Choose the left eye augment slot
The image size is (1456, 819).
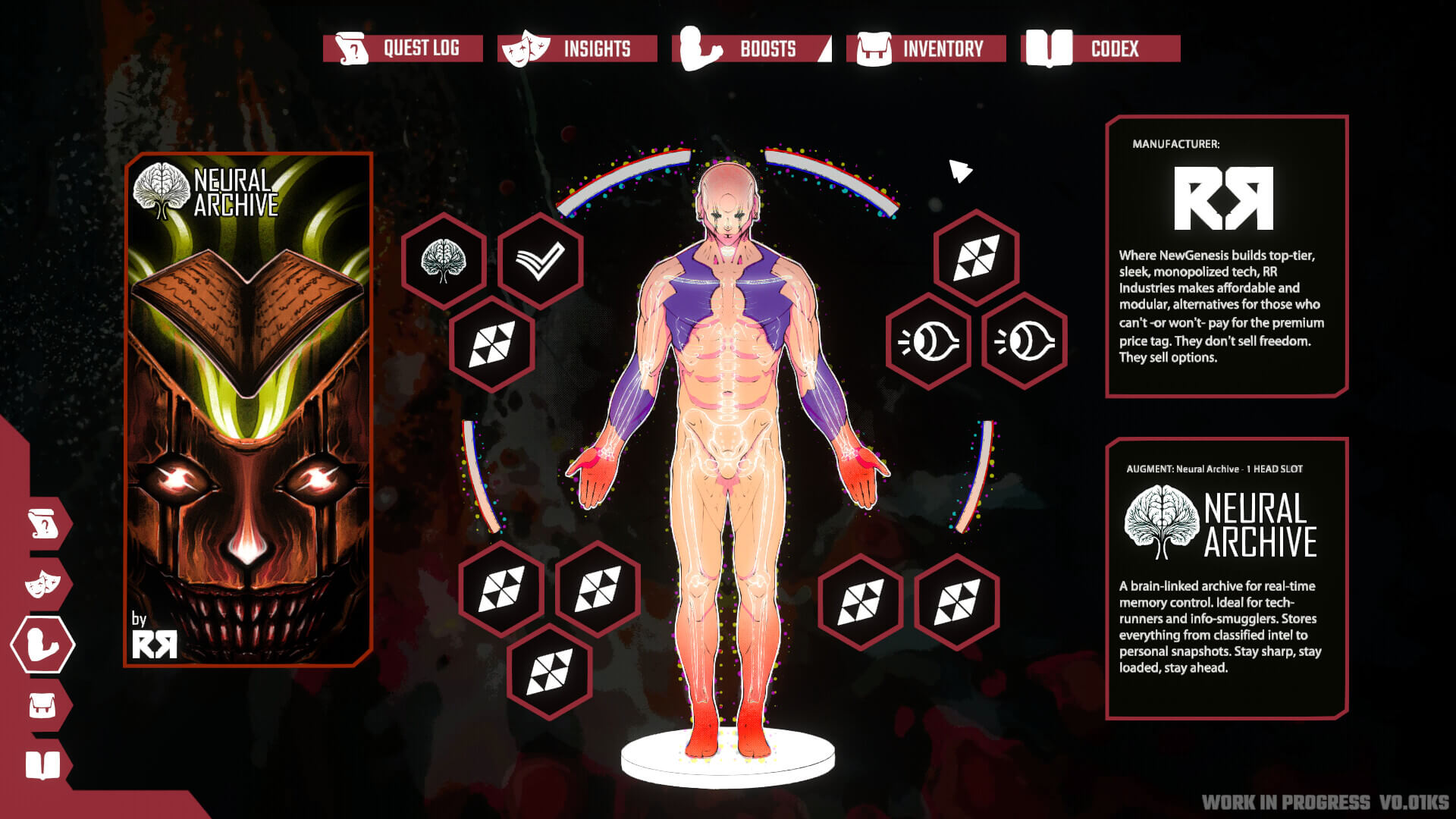pyautogui.click(x=928, y=342)
